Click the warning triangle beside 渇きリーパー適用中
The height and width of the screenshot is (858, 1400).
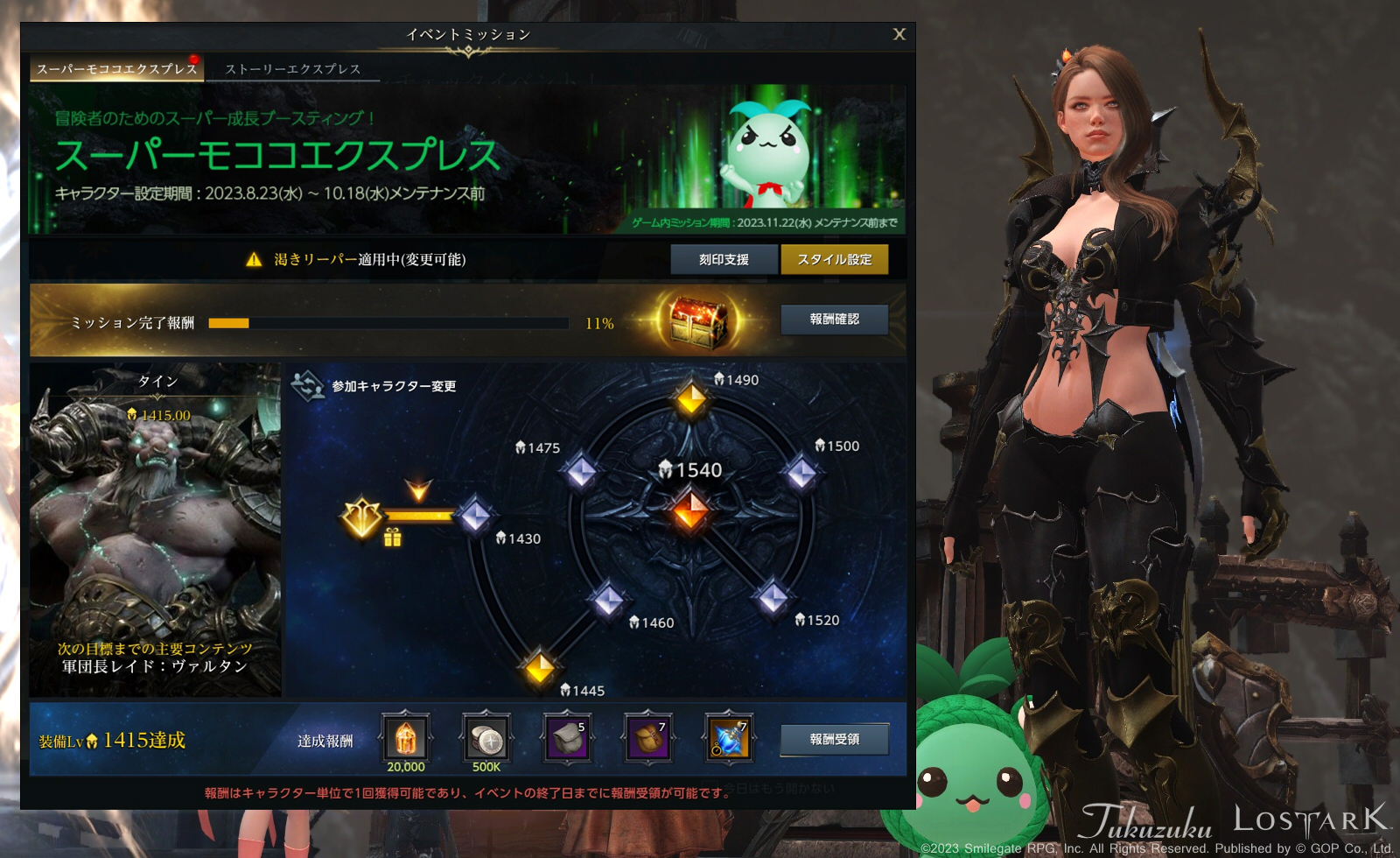tap(253, 259)
